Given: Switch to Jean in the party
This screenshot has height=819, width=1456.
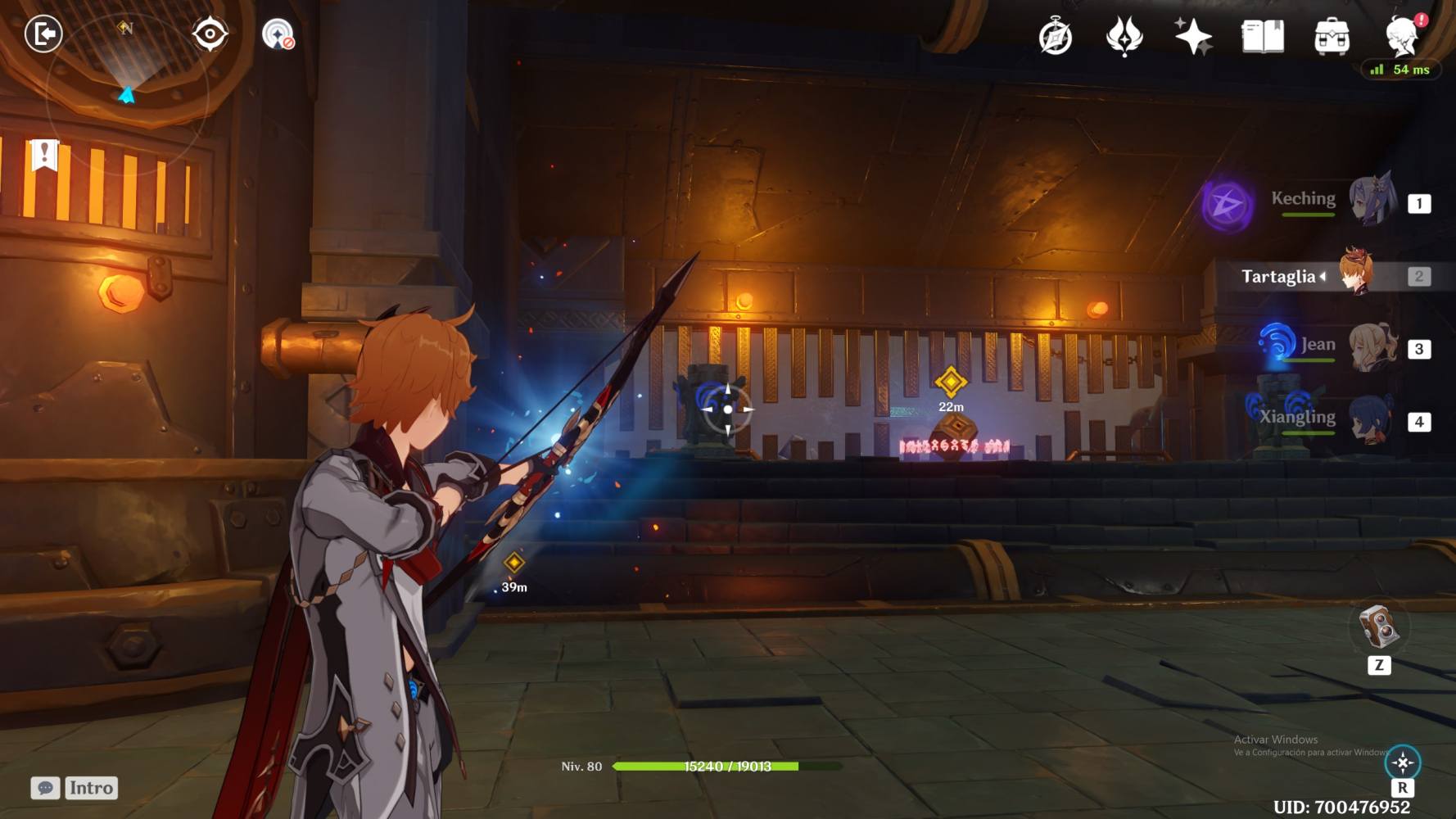Looking at the screenshot, I should click(x=1372, y=347).
